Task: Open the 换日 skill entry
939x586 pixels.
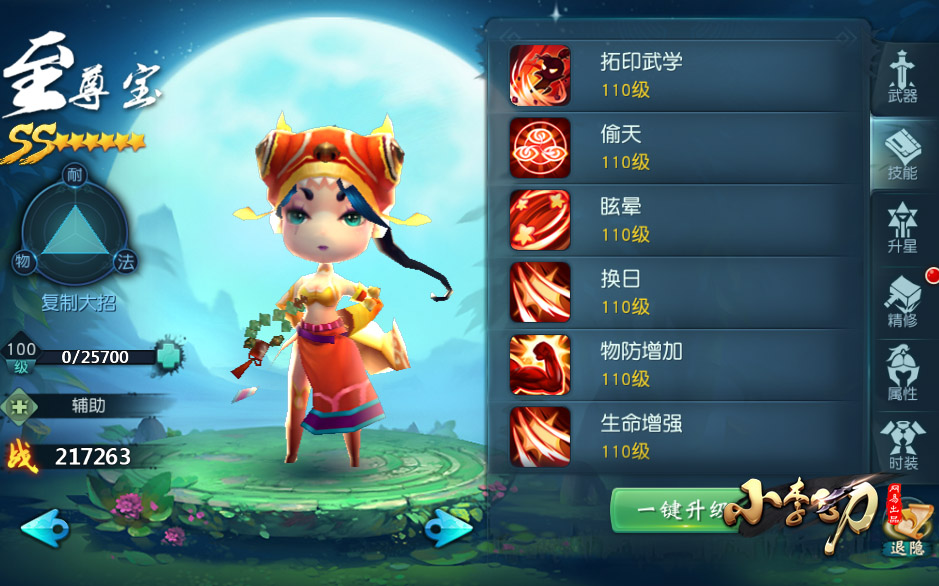Action: [x=684, y=292]
